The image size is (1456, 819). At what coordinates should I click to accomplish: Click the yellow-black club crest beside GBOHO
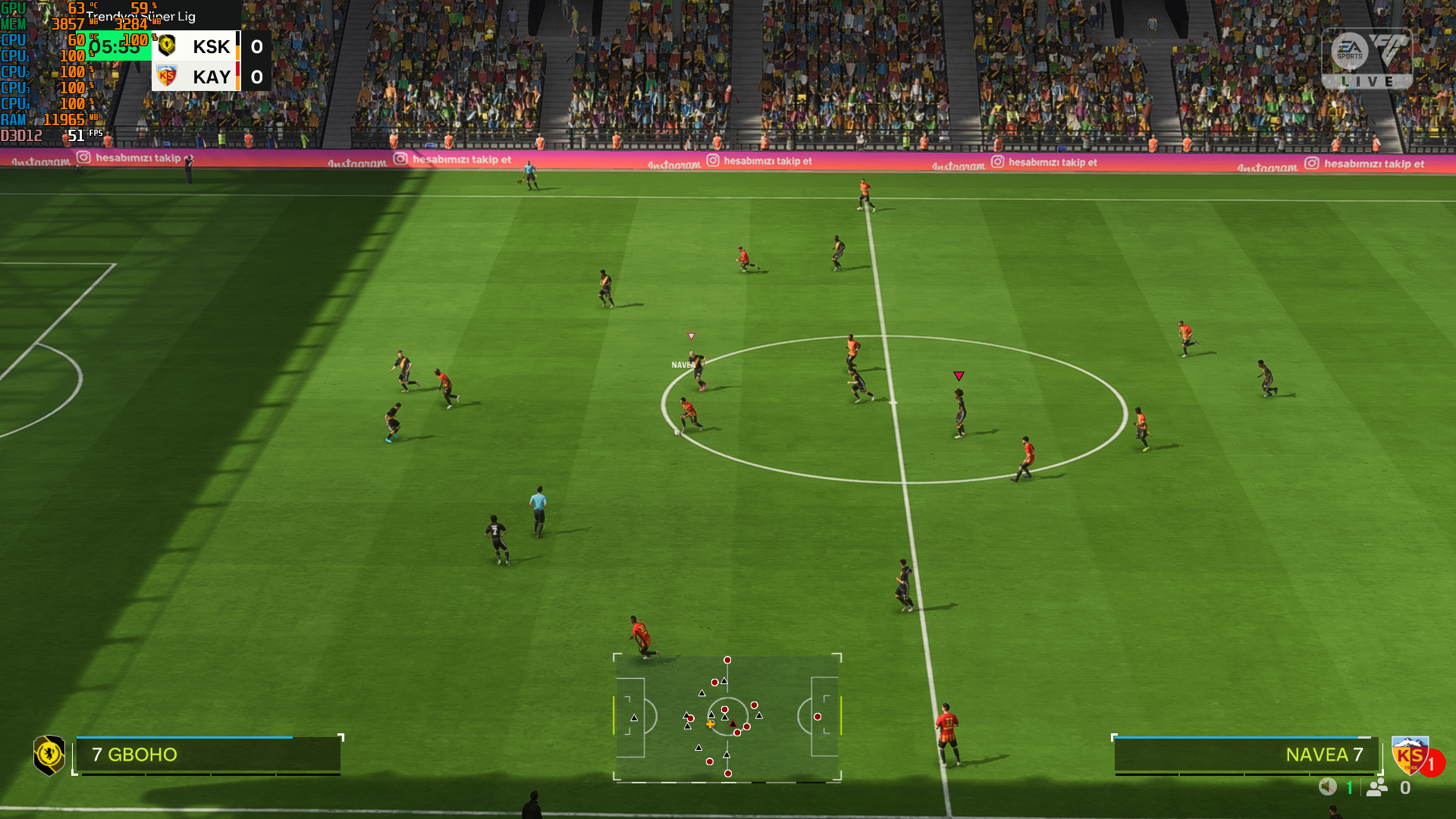(49, 755)
